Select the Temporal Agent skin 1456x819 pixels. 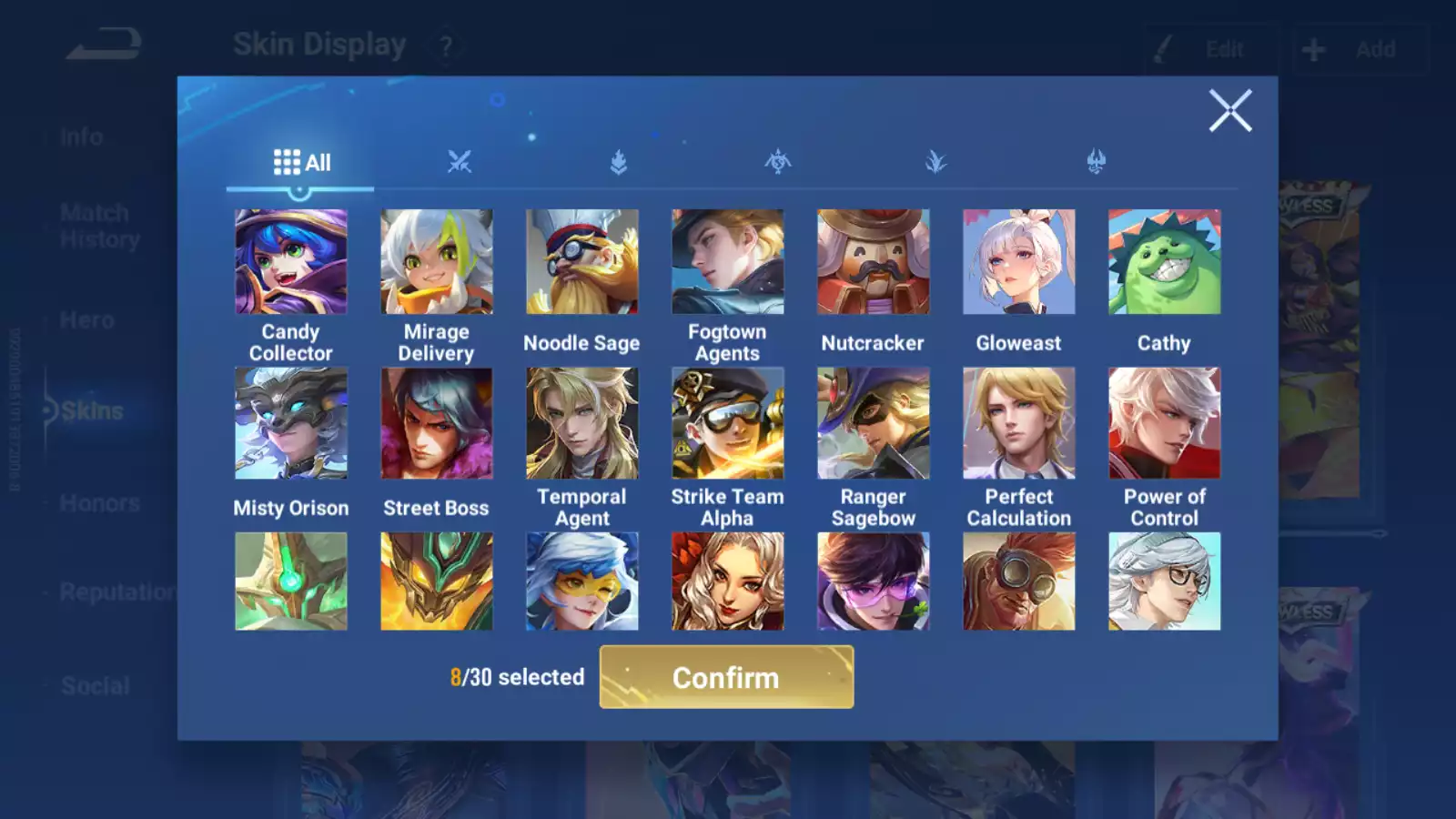(582, 423)
